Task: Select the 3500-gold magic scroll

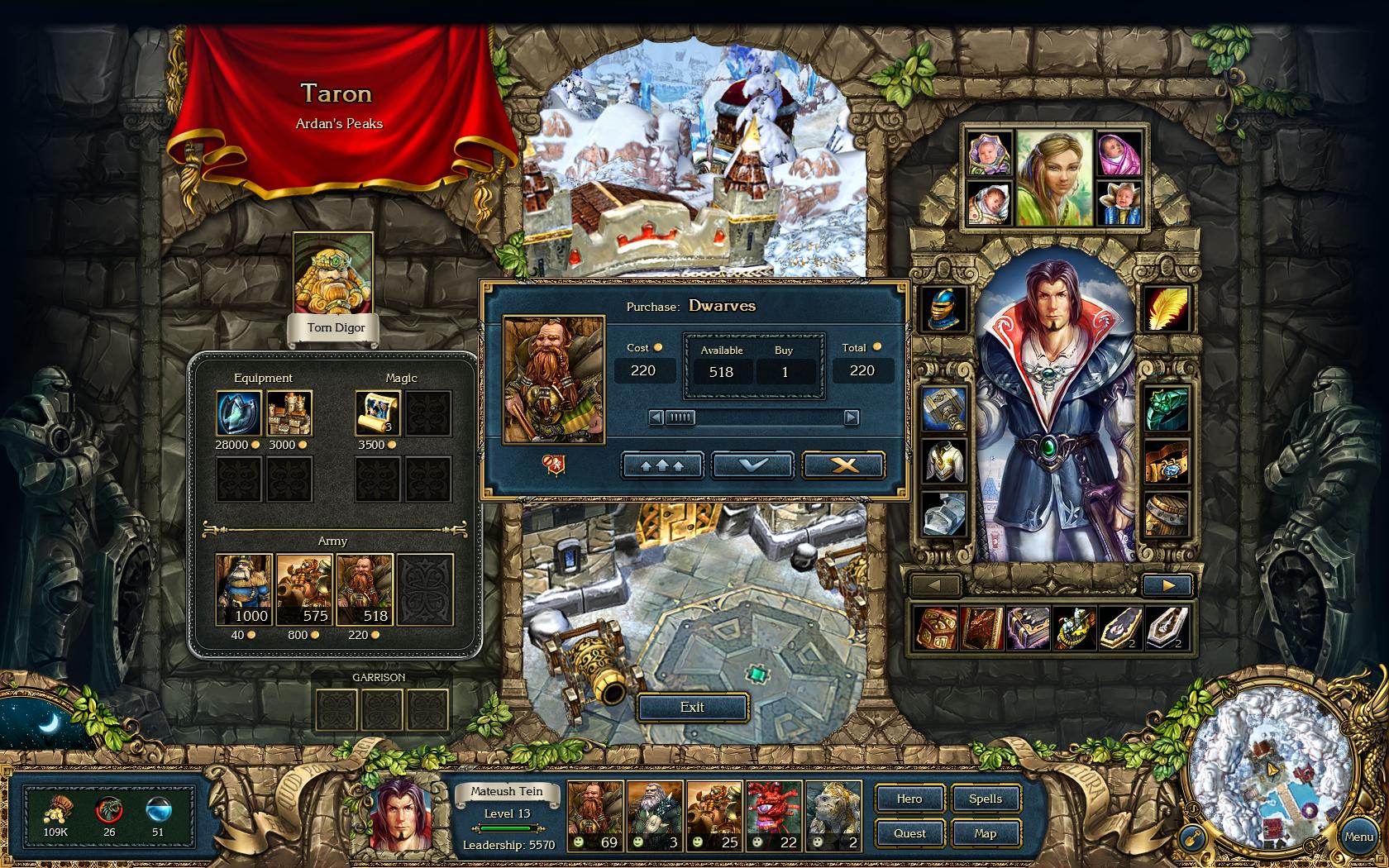Action: (378, 413)
